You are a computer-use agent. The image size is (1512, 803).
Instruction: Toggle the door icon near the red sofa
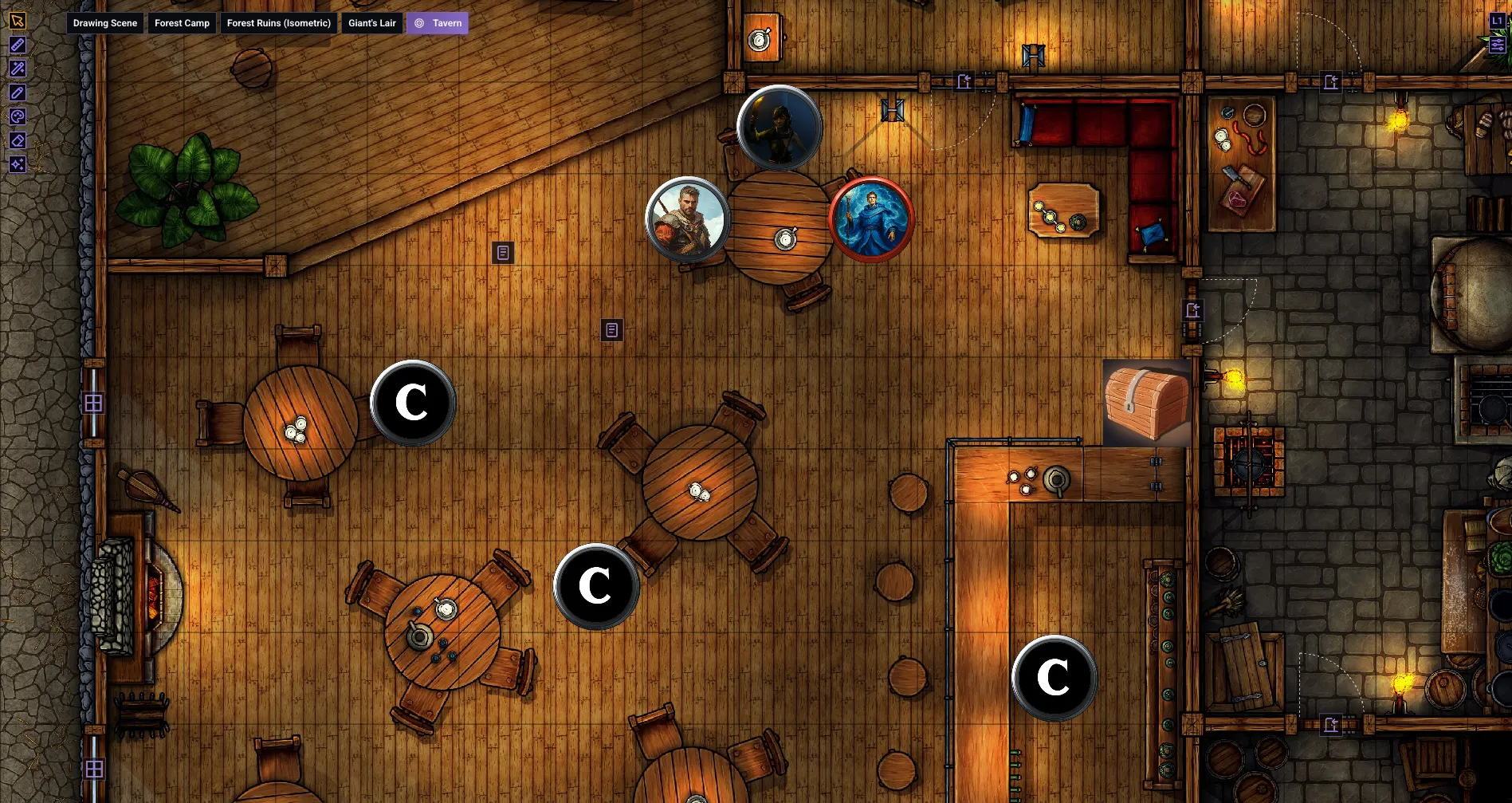(x=964, y=81)
